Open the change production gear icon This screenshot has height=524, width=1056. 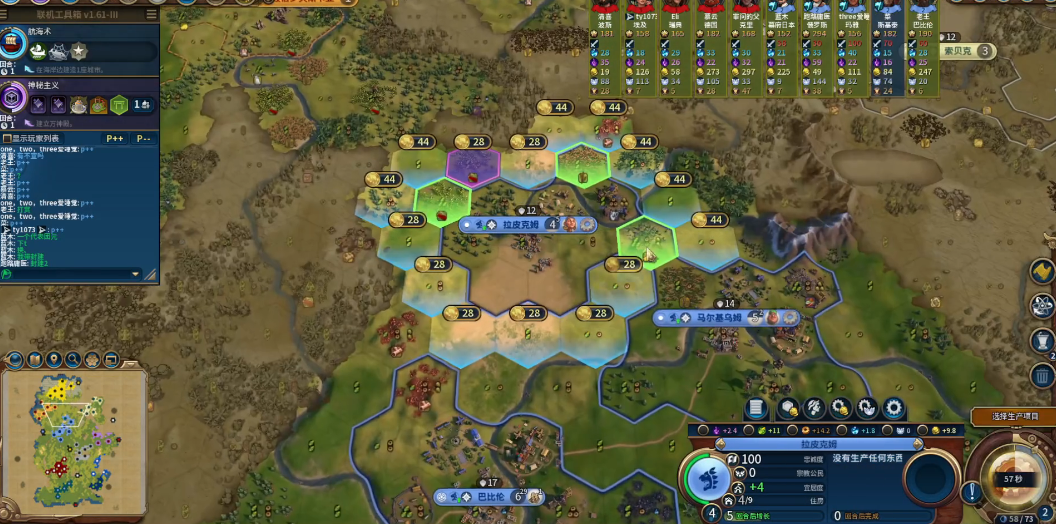pyautogui.click(x=893, y=408)
